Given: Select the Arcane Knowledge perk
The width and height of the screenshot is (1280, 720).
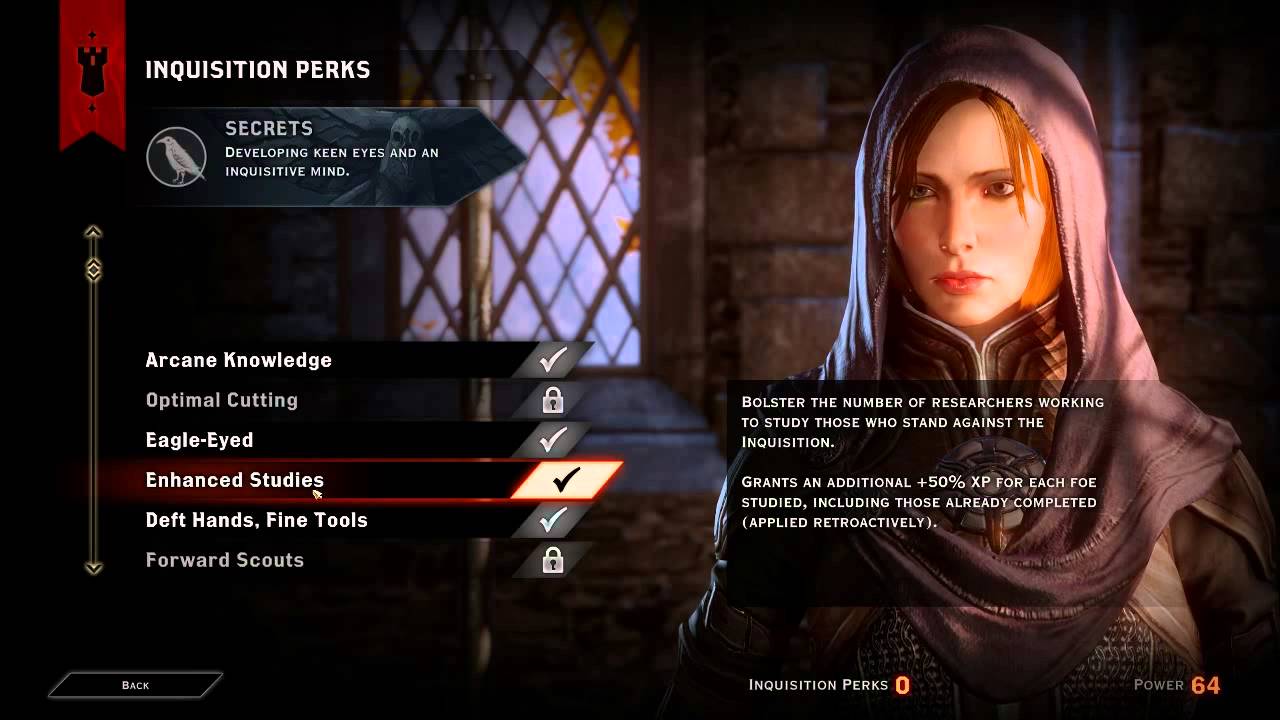Looking at the screenshot, I should [x=238, y=360].
